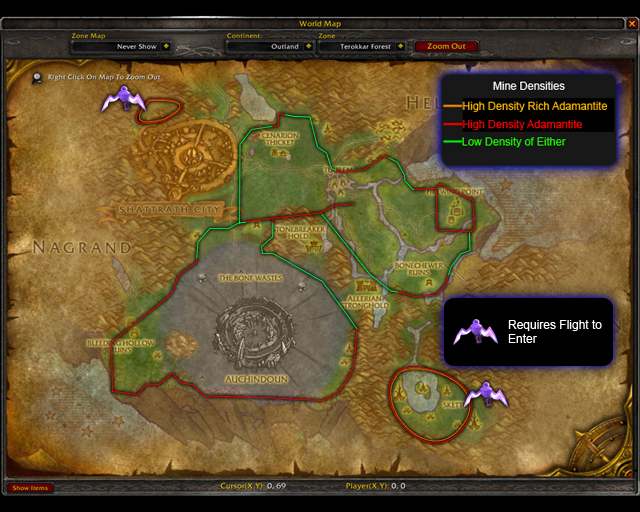640x512 pixels.
Task: Click the Show Items button
Action: (x=29, y=488)
